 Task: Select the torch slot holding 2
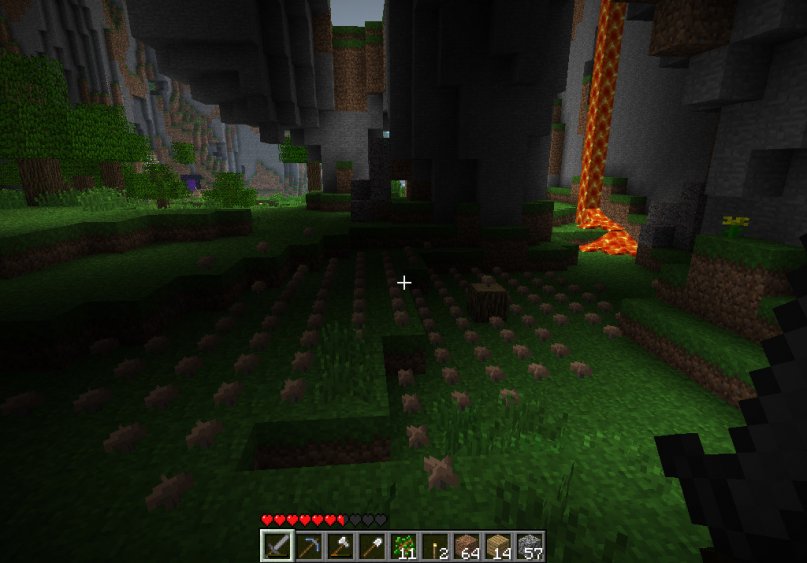[x=435, y=547]
